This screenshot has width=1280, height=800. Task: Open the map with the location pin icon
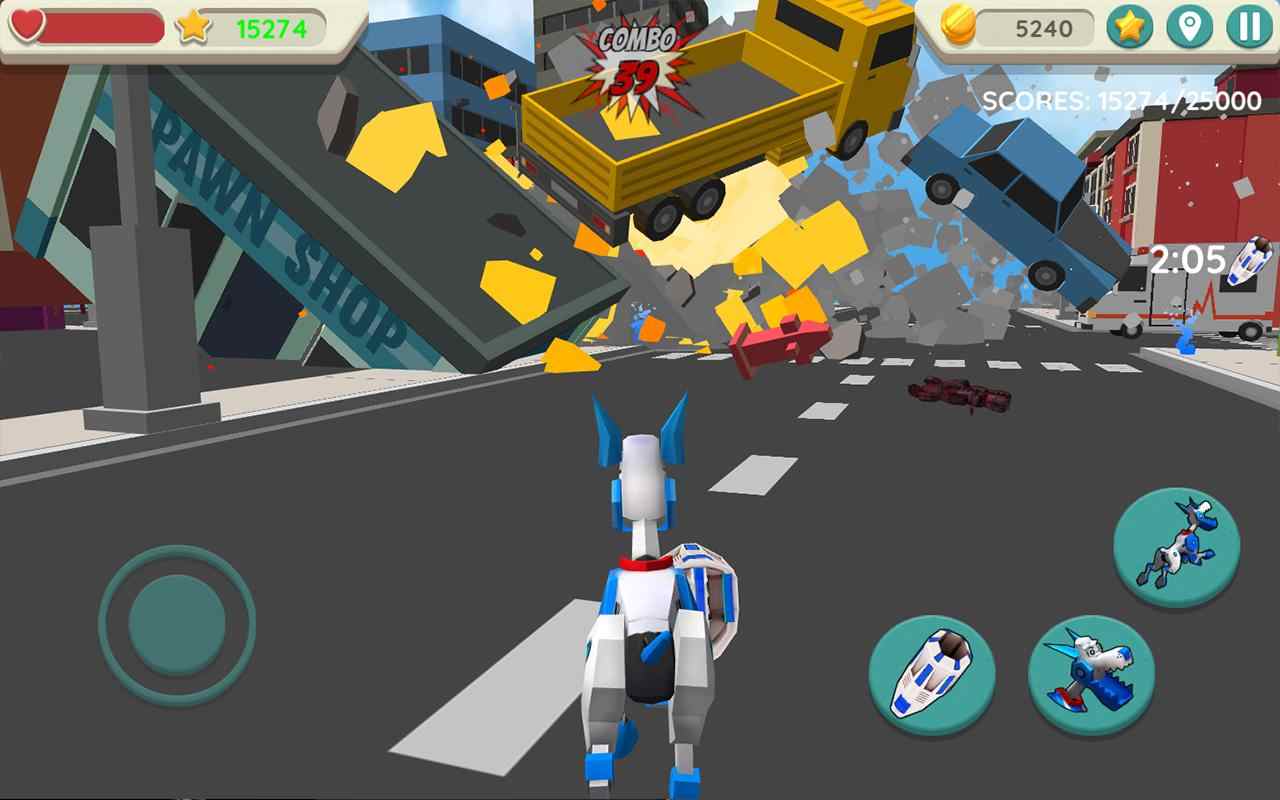point(1190,25)
